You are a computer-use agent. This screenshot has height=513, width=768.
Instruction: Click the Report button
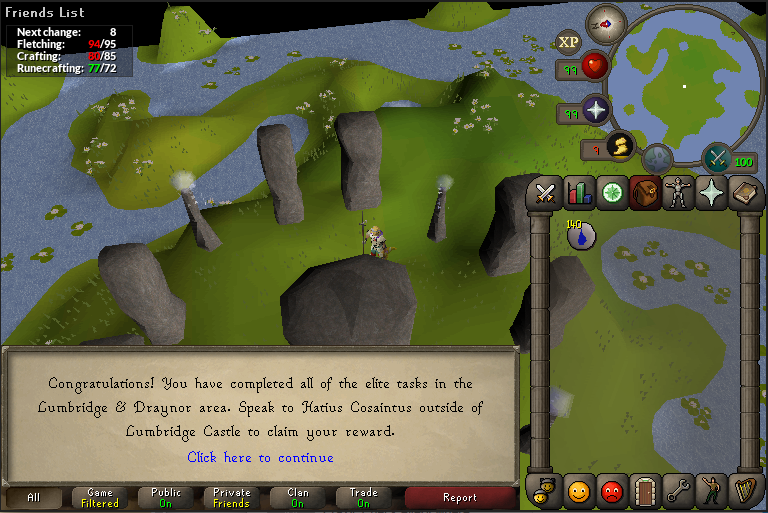tap(459, 497)
